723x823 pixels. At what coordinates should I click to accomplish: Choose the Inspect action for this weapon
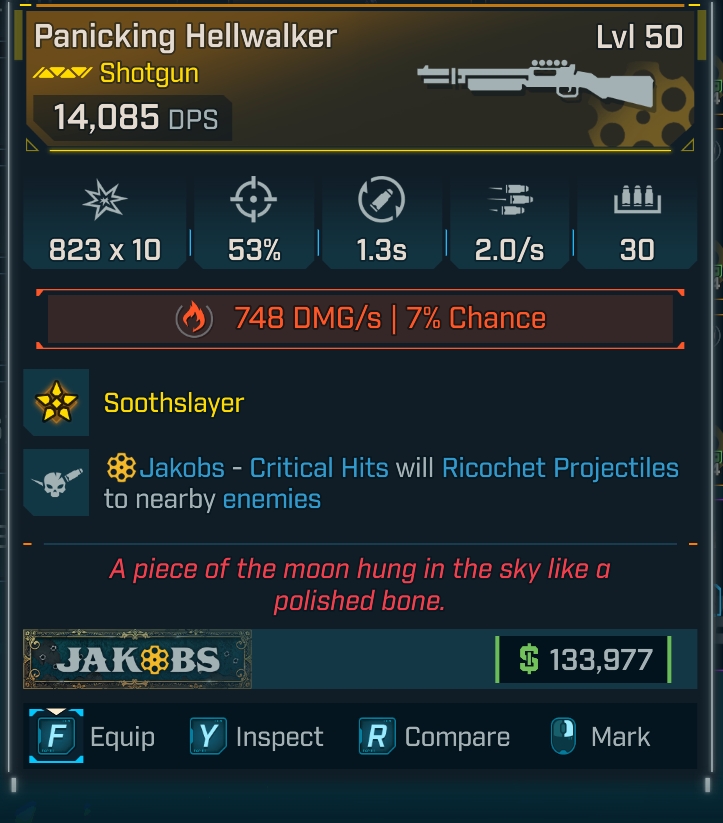pyautogui.click(x=258, y=737)
